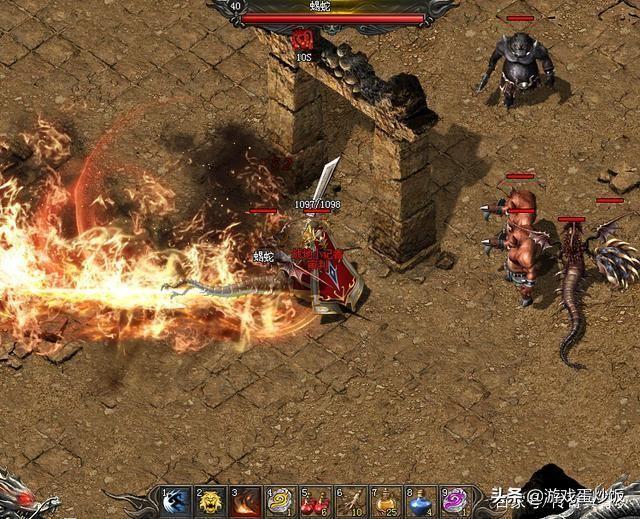Use the purple swirl scroll in slot 9

click(455, 501)
